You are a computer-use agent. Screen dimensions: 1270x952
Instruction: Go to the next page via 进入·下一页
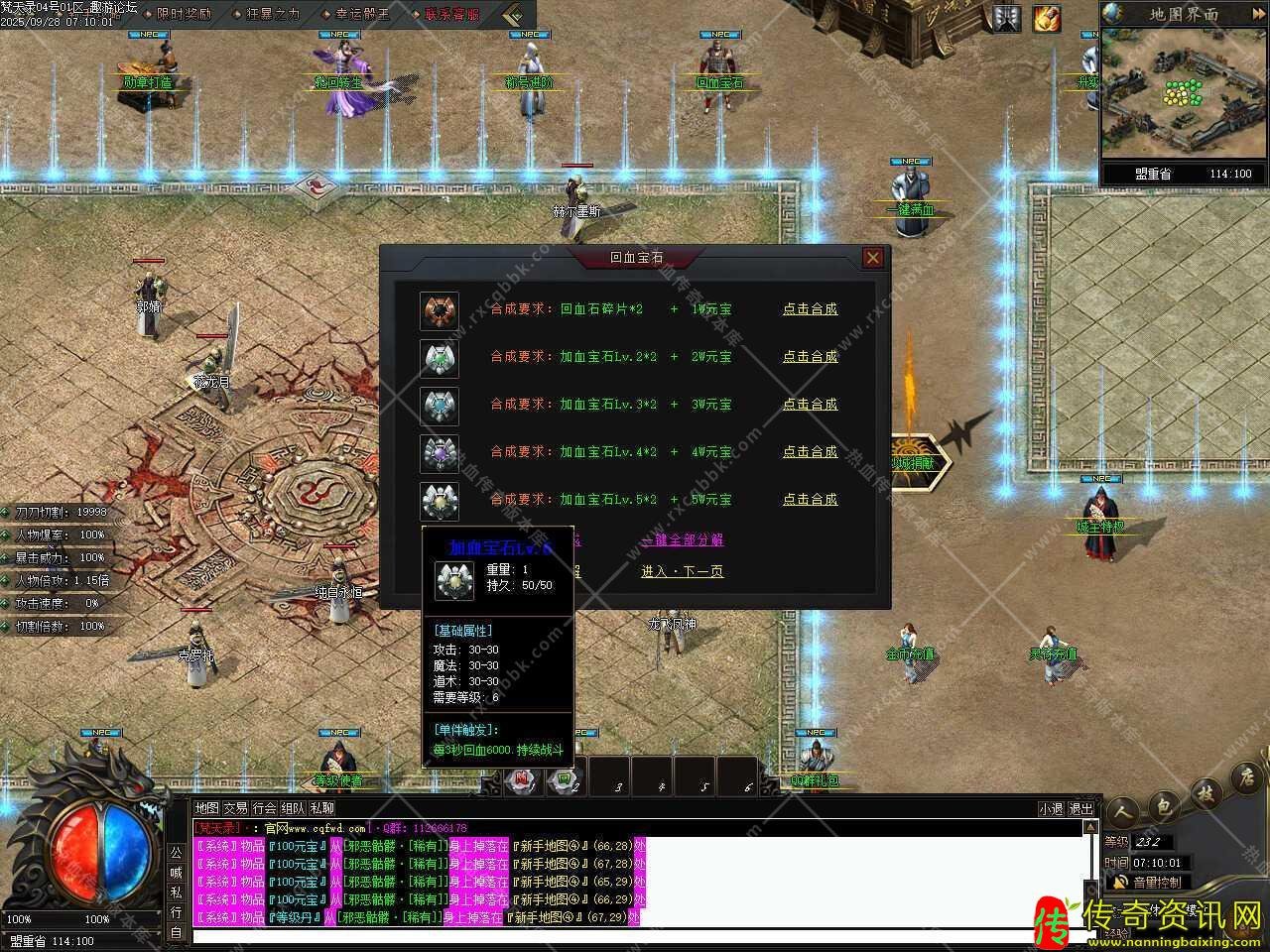click(x=683, y=572)
